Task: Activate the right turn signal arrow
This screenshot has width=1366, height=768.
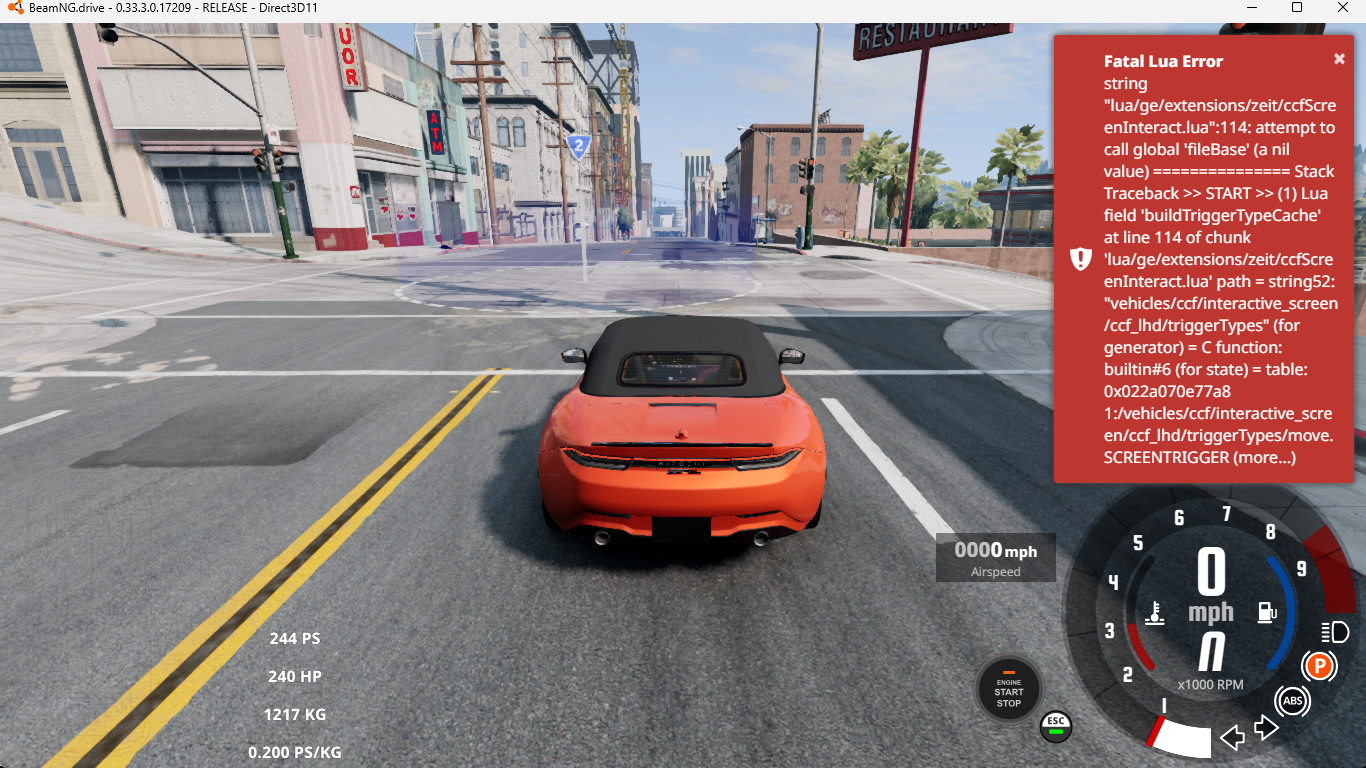Action: pos(1267,727)
